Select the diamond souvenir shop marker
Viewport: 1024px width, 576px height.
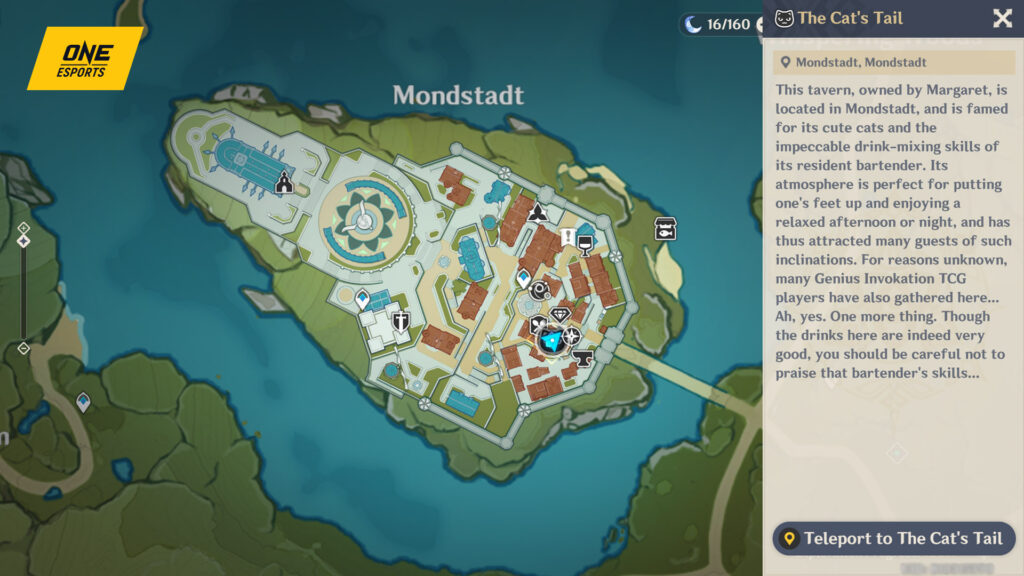tap(560, 315)
